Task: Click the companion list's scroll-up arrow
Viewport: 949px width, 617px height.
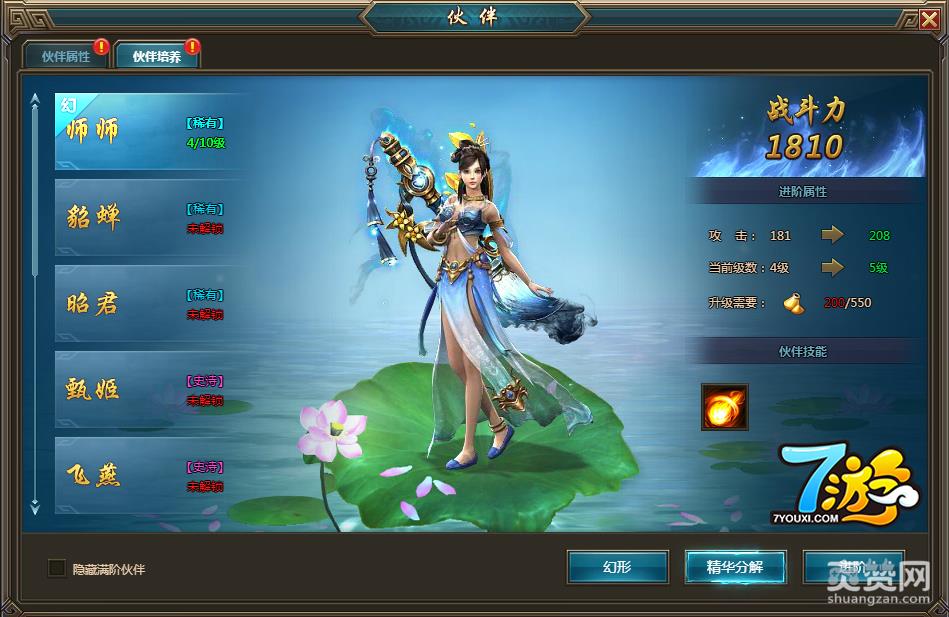Action: pyautogui.click(x=35, y=100)
